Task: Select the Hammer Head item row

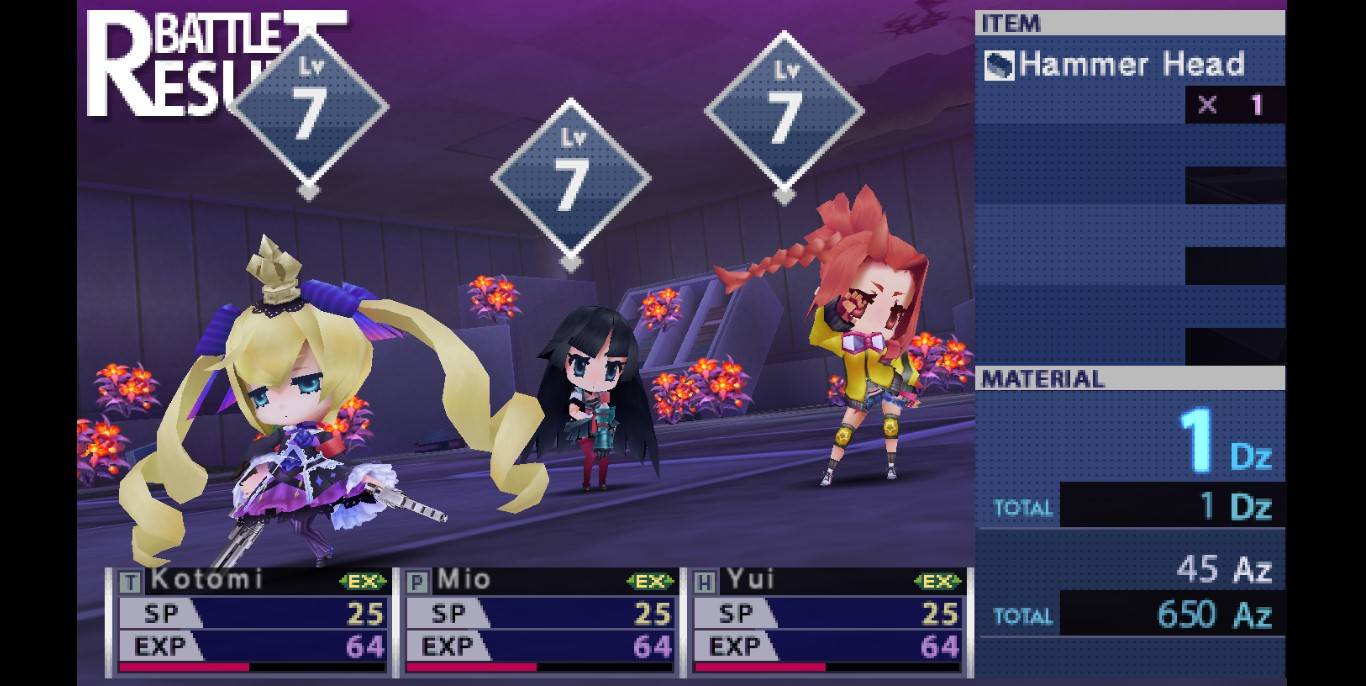Action: 1129,67
